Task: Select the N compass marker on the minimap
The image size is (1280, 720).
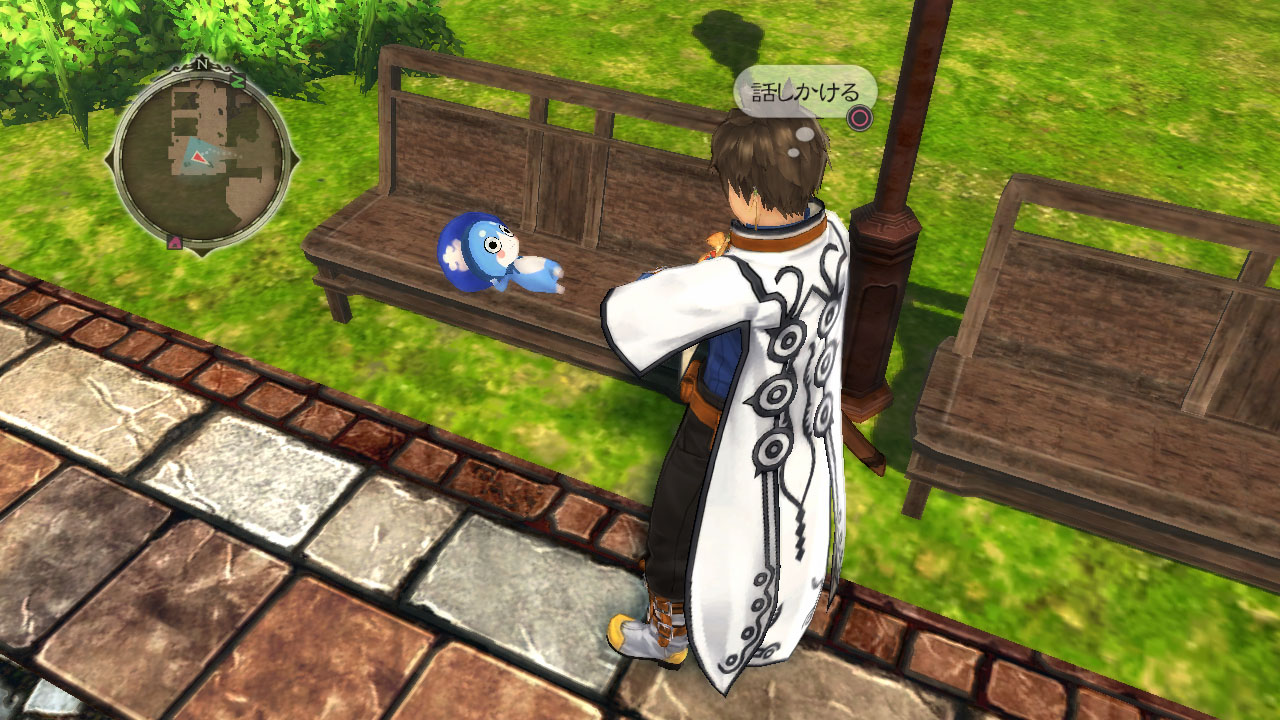Action: (202, 63)
